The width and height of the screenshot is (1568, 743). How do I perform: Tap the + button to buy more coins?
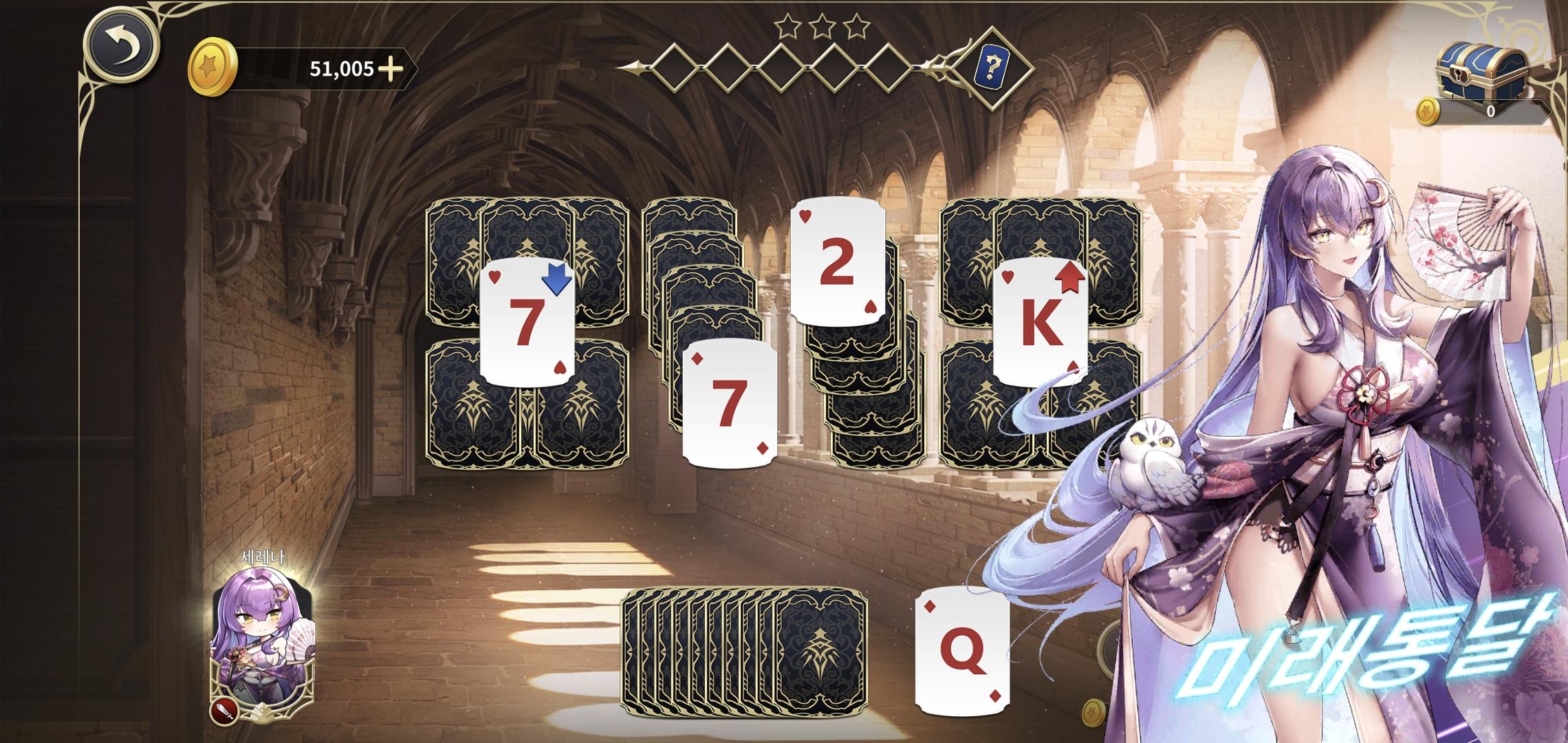pyautogui.click(x=389, y=69)
